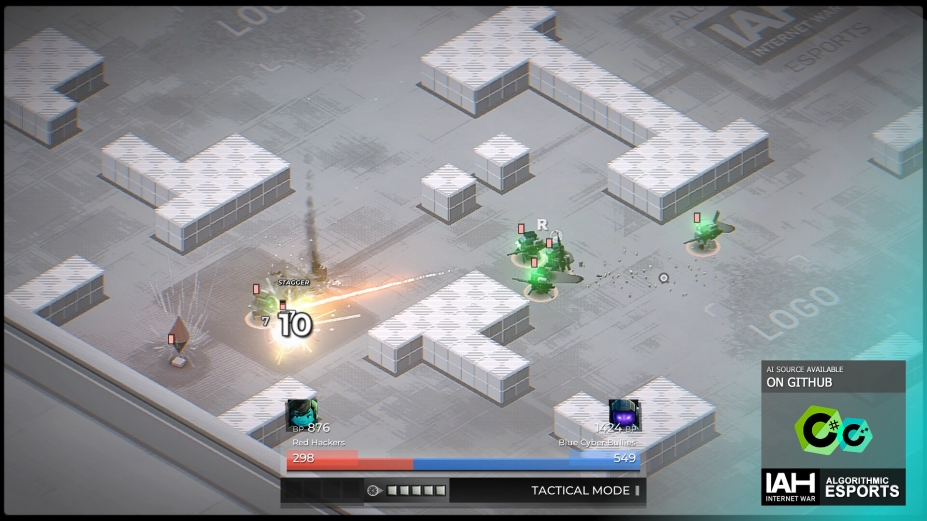Screen dimensions: 927x521
Task: Open the AI Source on GitHub banner
Action: (x=833, y=376)
